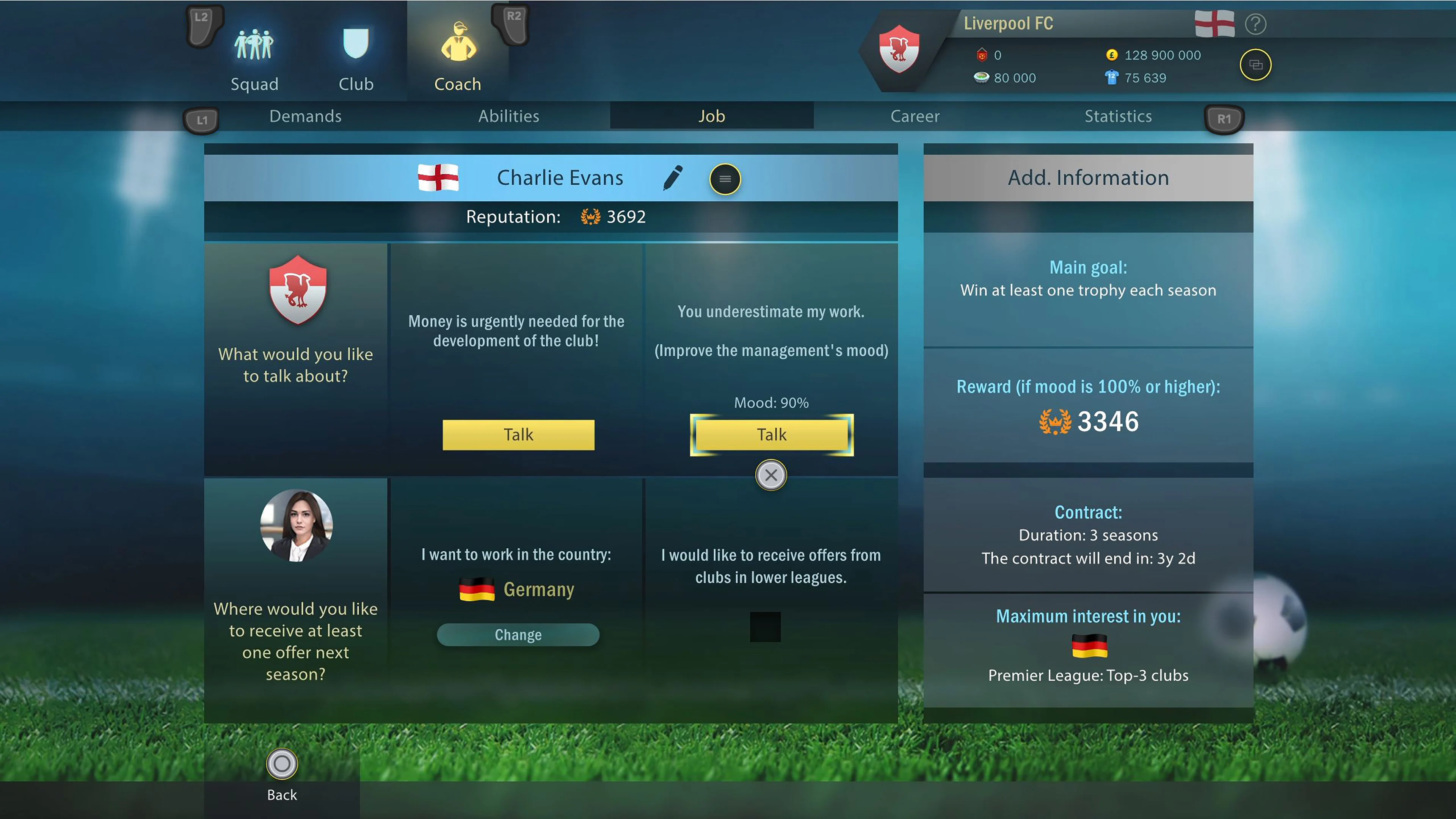Enable offers from lower league clubs
This screenshot has height=819, width=1456.
point(766,627)
